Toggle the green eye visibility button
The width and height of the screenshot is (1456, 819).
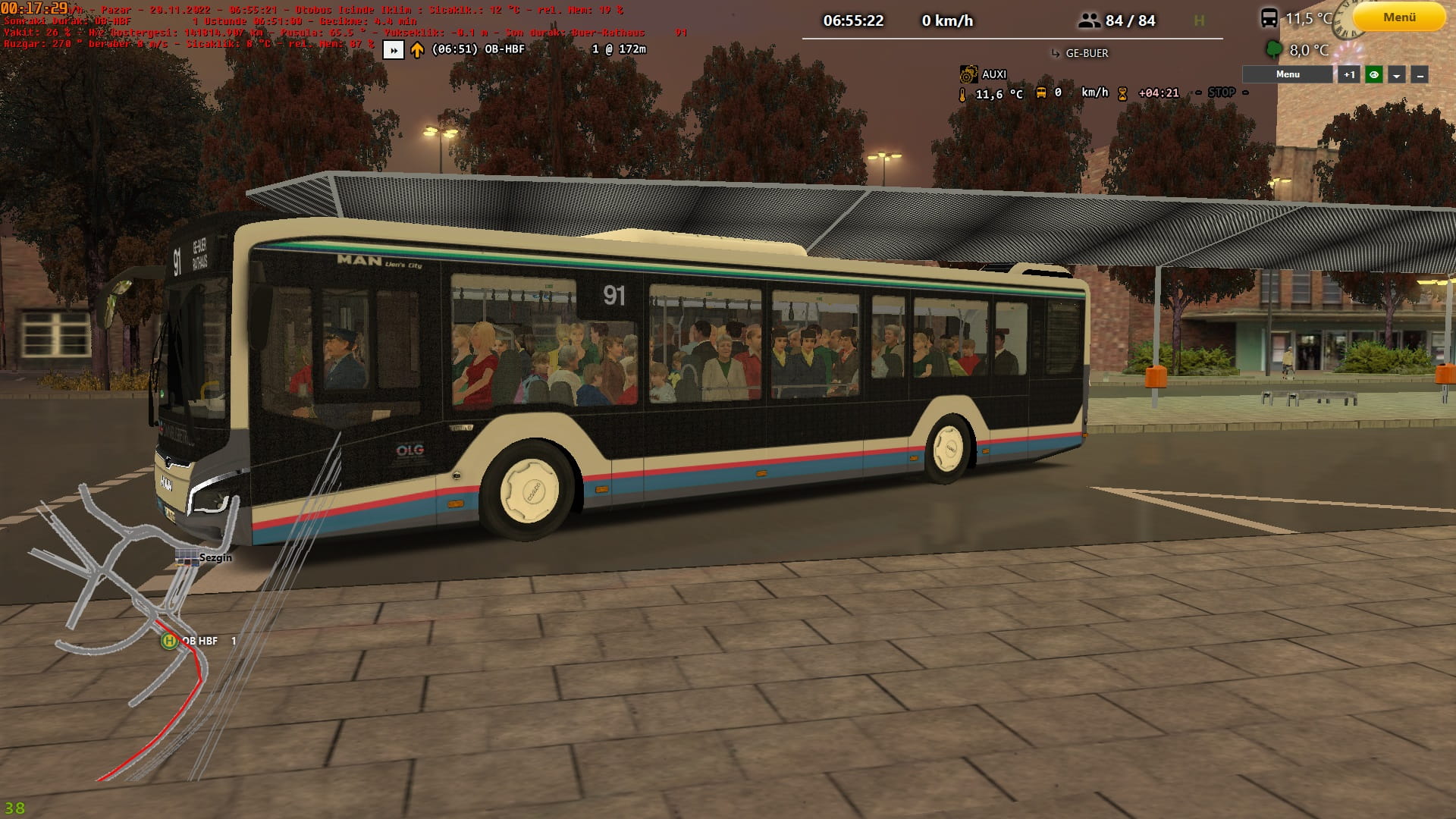click(x=1373, y=74)
